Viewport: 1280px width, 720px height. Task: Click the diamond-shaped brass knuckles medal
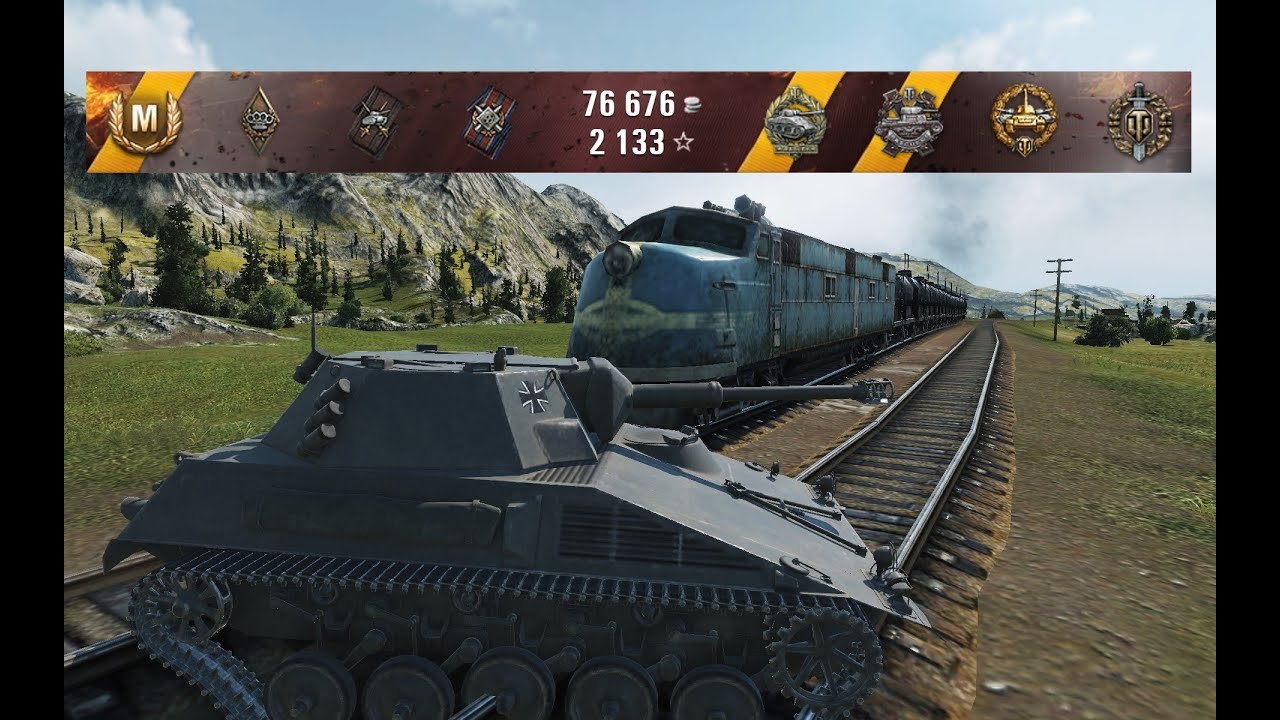pyautogui.click(x=260, y=121)
